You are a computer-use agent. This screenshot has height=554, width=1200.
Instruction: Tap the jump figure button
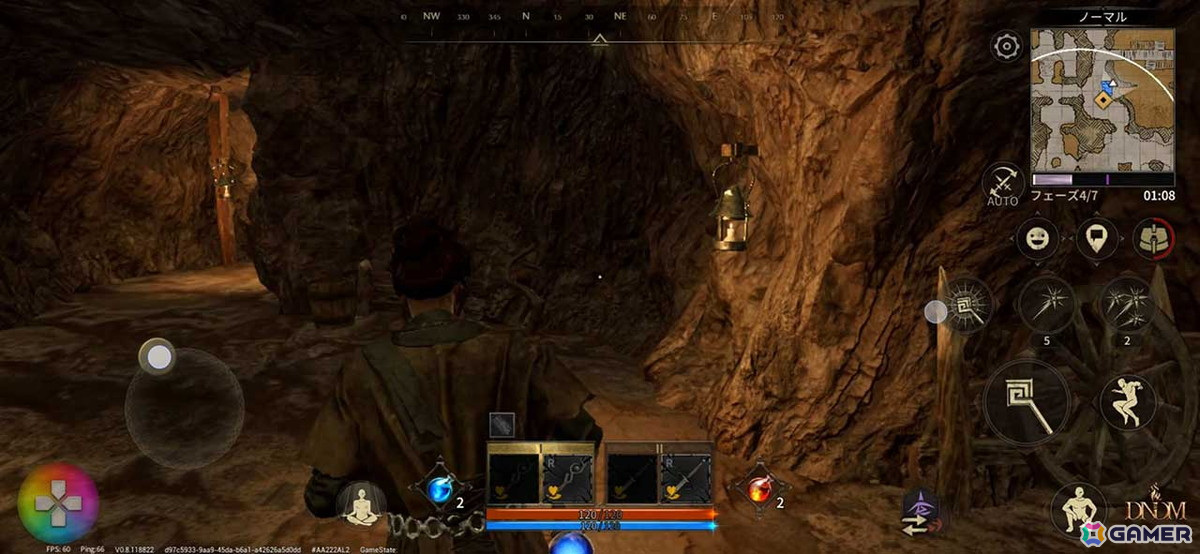1127,402
